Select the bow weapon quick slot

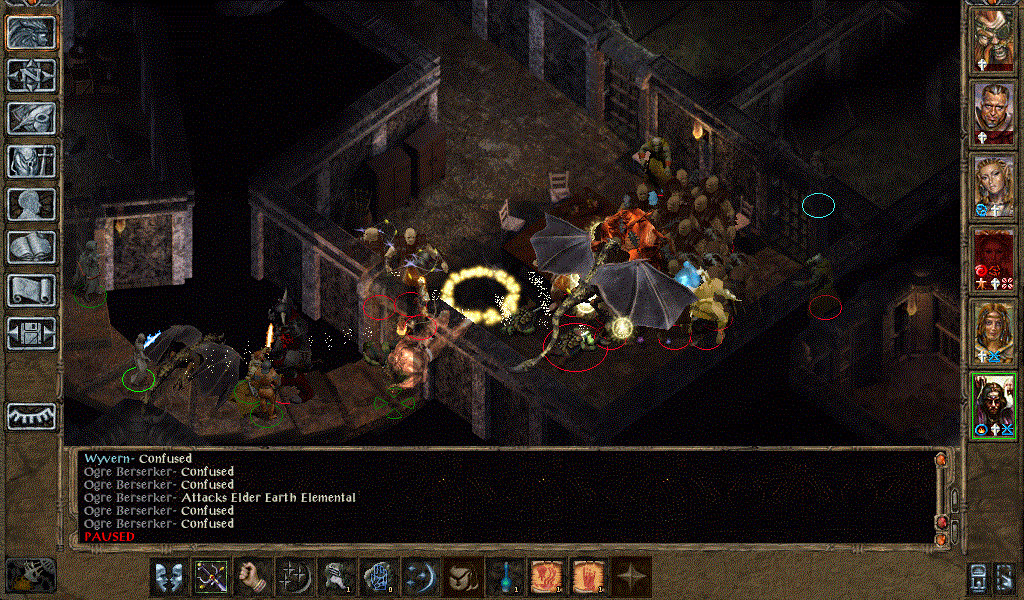pos(210,577)
